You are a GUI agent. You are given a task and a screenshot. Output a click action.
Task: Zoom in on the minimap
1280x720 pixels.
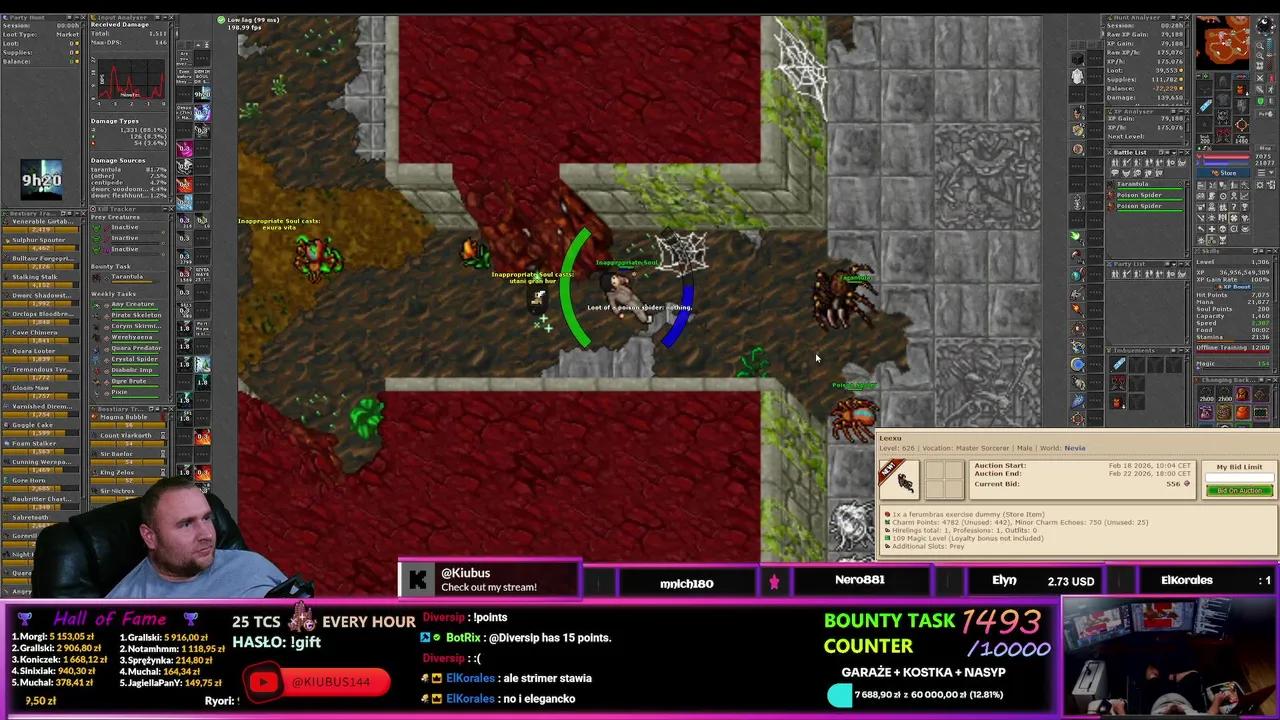pos(1260,45)
